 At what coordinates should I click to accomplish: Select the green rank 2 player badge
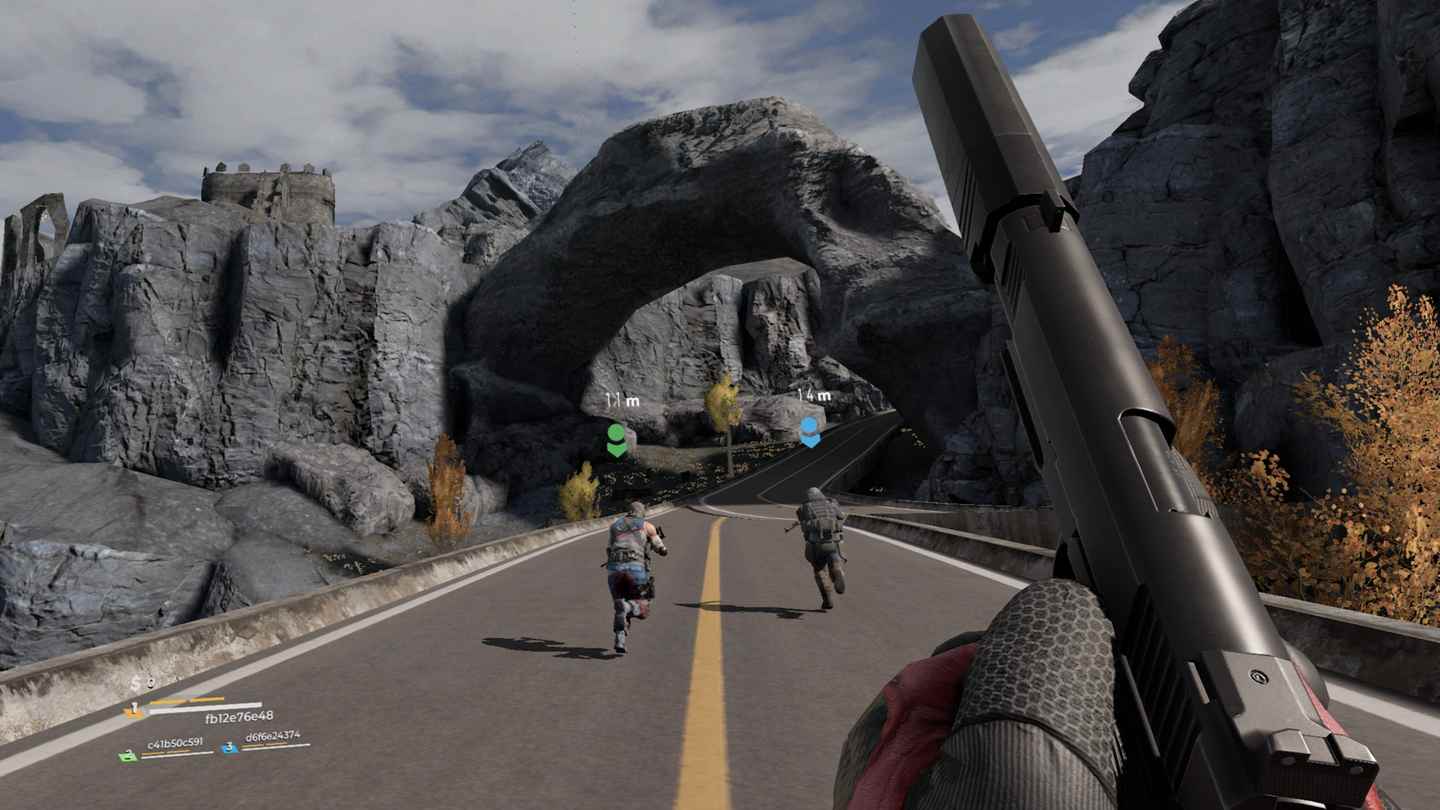coord(128,757)
